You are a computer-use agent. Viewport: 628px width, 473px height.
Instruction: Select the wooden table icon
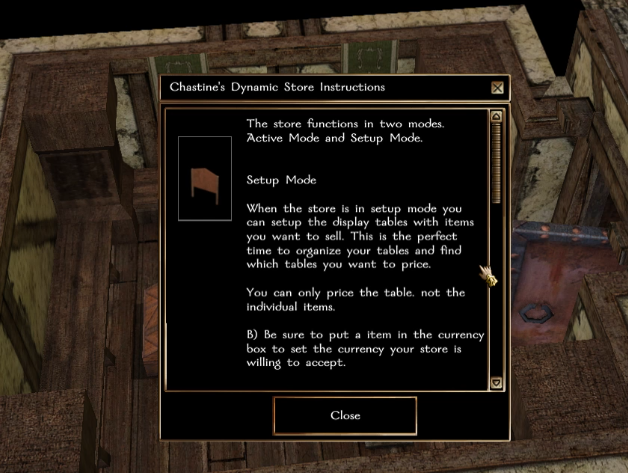pos(204,179)
